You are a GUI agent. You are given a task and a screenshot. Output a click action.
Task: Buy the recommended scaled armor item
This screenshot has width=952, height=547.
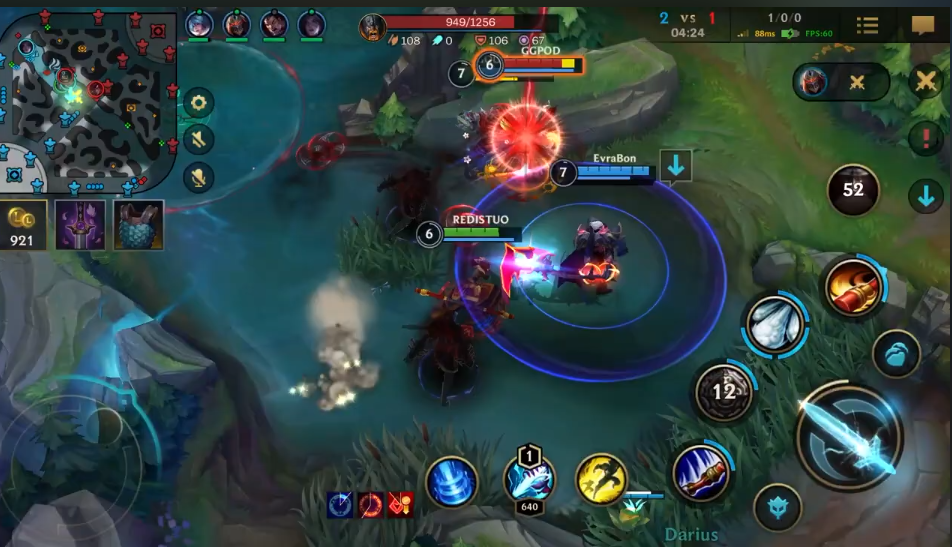click(x=138, y=224)
